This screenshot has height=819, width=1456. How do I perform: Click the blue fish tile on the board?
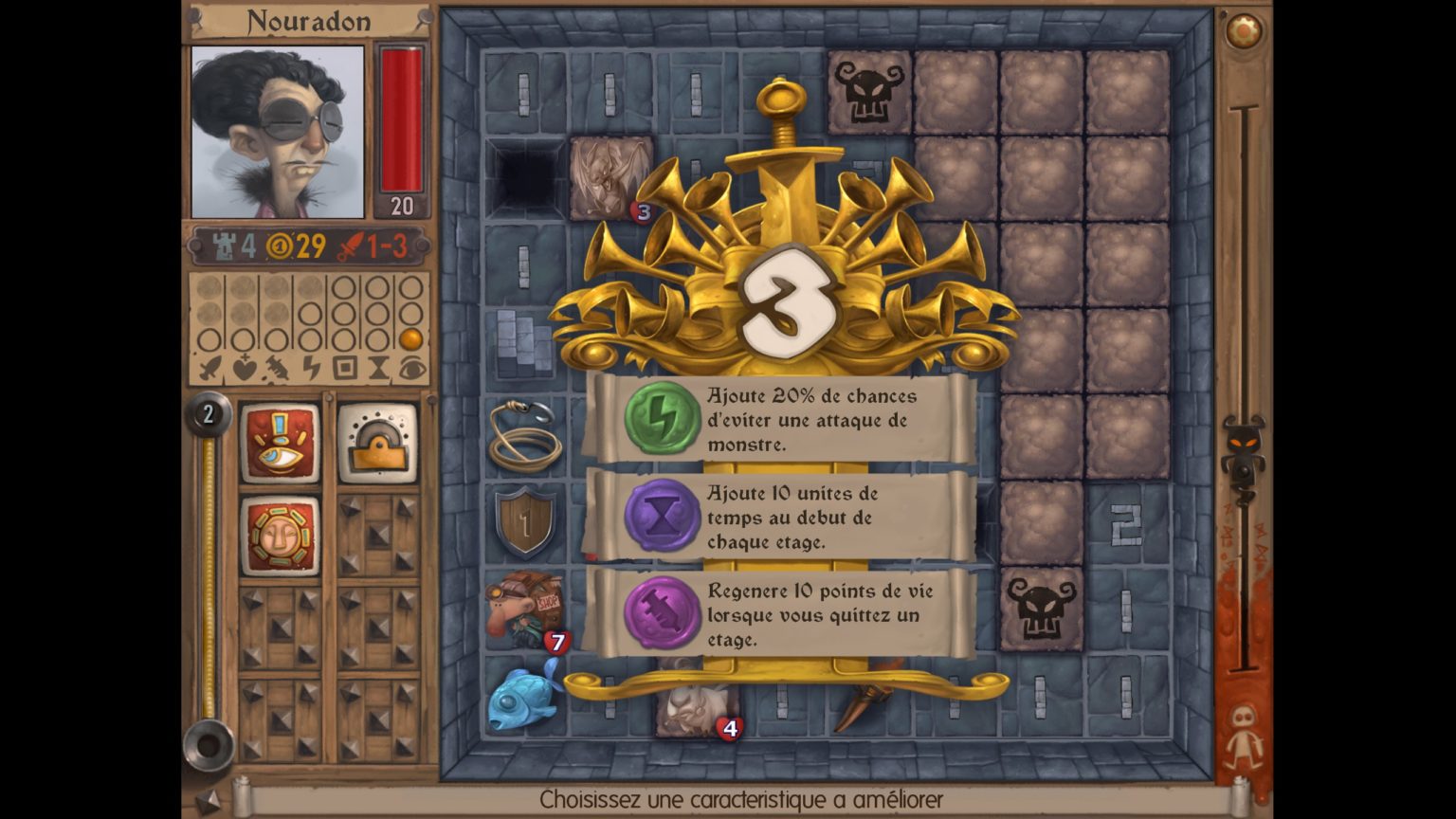click(x=521, y=699)
